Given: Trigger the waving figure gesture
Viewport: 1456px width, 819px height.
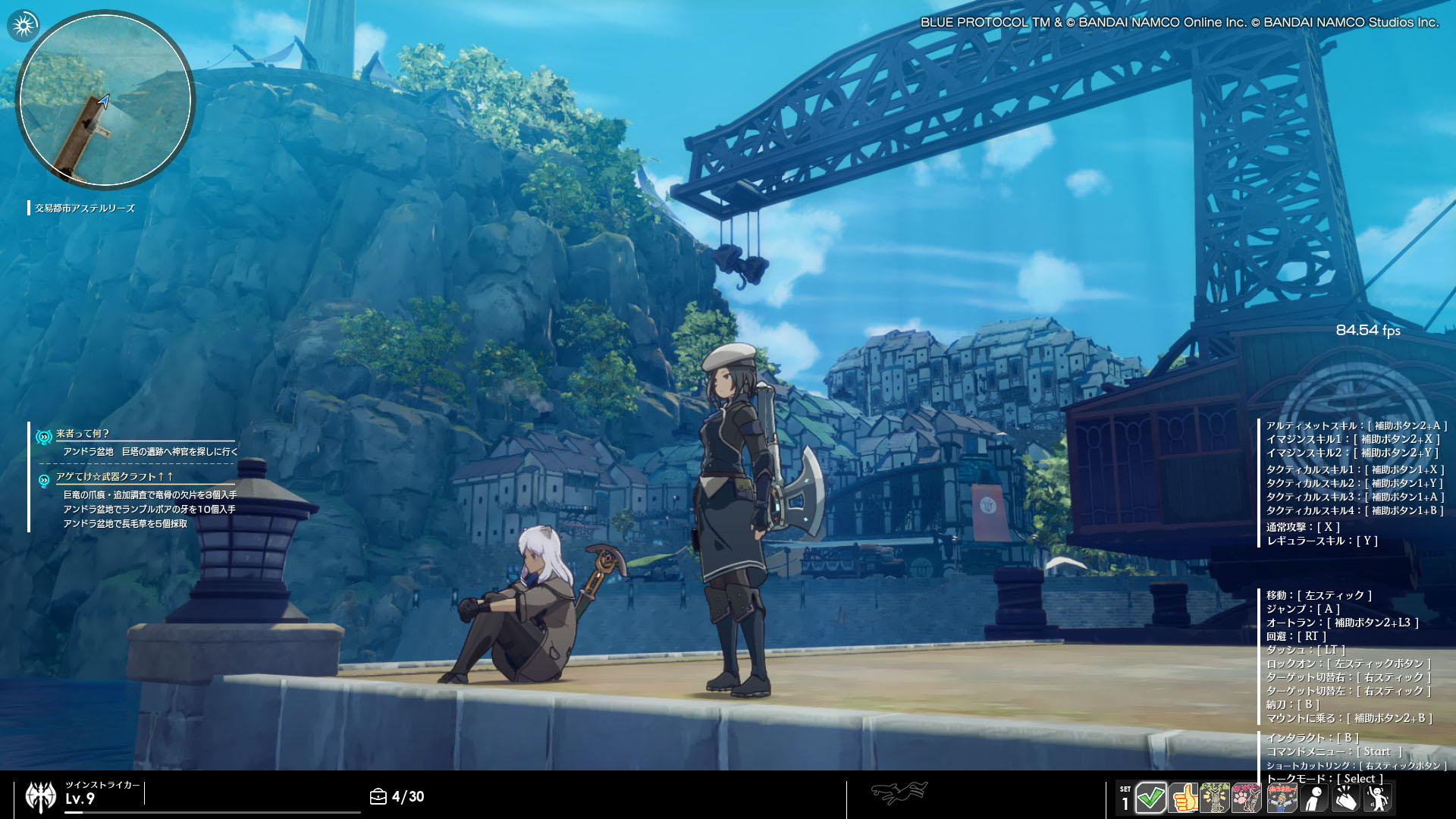Looking at the screenshot, I should [x=1378, y=798].
